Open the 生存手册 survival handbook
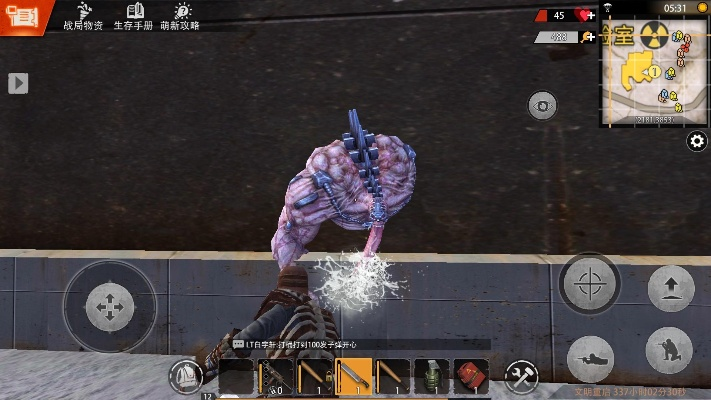 pyautogui.click(x=133, y=16)
